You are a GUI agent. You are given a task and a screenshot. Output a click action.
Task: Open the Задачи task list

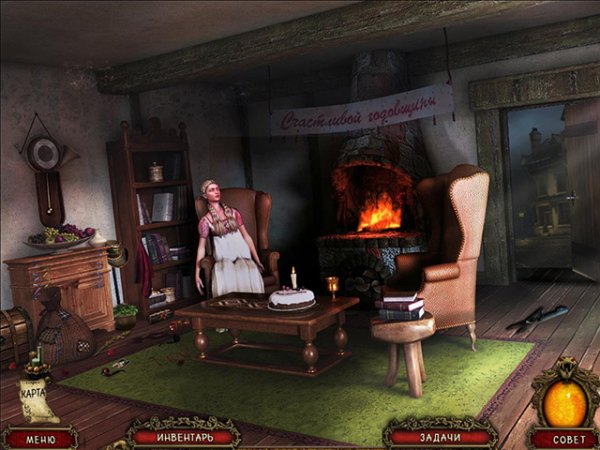(440, 436)
